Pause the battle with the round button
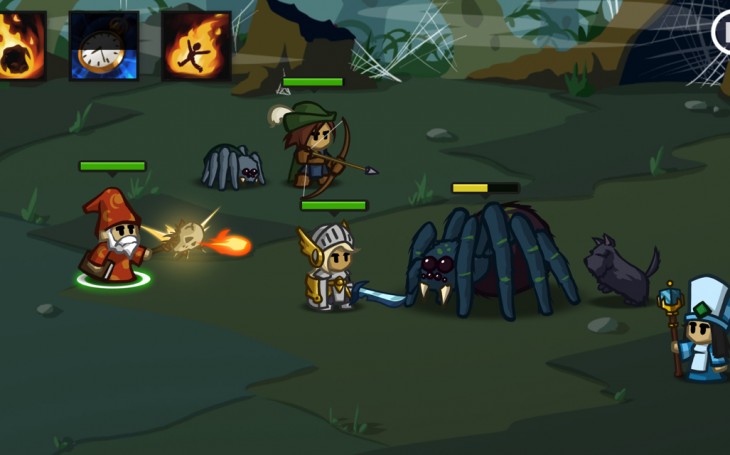Viewport: 730px width, 455px height. 722,32
